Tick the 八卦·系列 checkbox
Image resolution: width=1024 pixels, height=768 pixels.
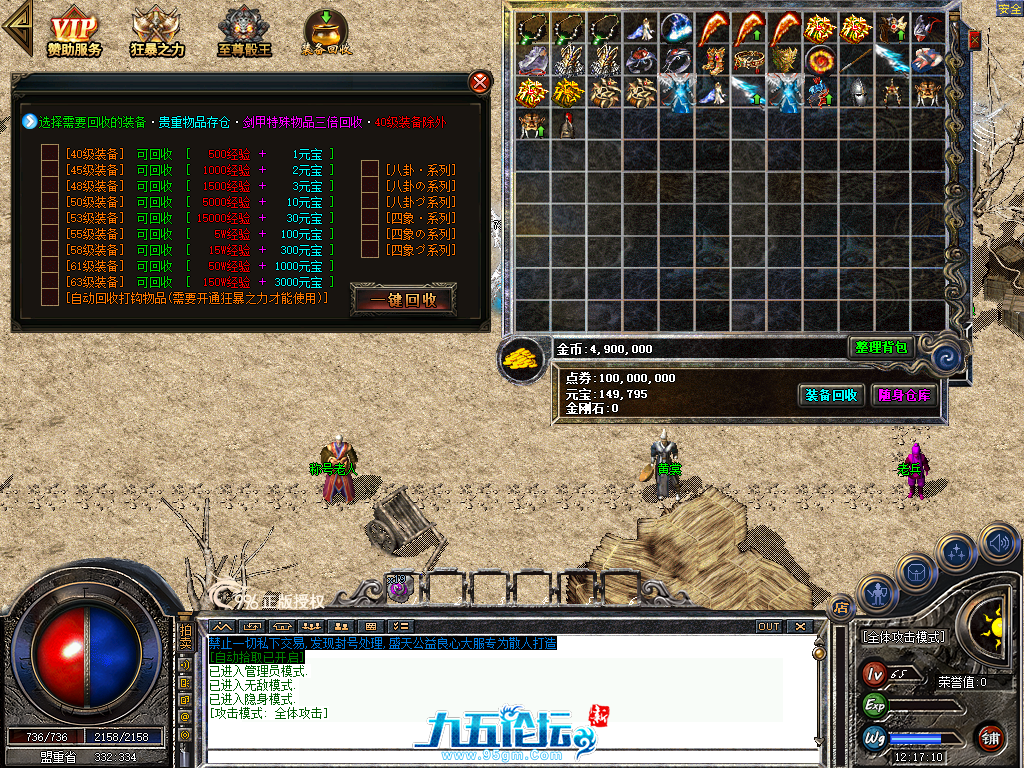point(370,170)
